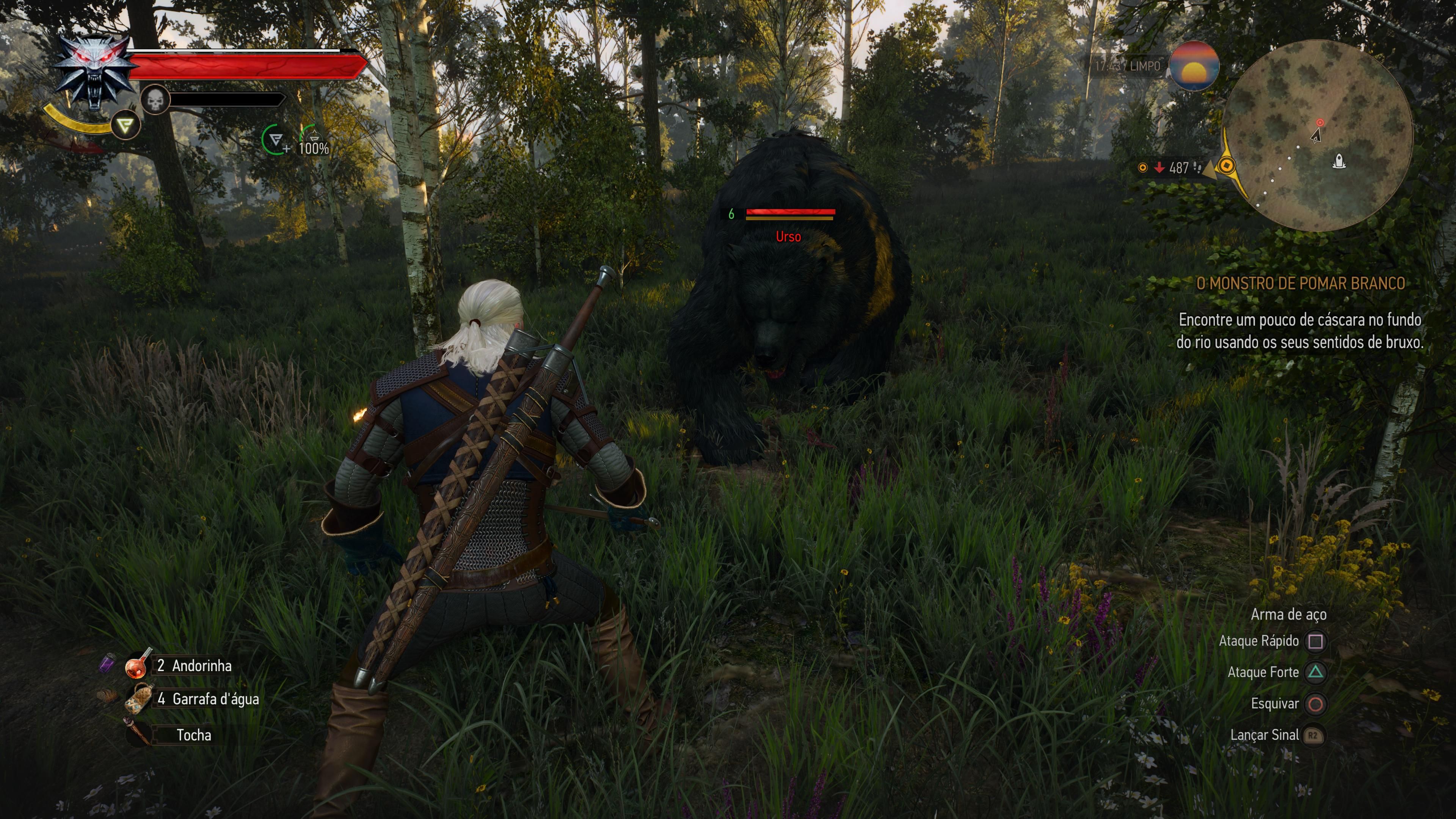The width and height of the screenshot is (1456, 819).
Task: Click the wolf medallion icon
Action: point(95,71)
